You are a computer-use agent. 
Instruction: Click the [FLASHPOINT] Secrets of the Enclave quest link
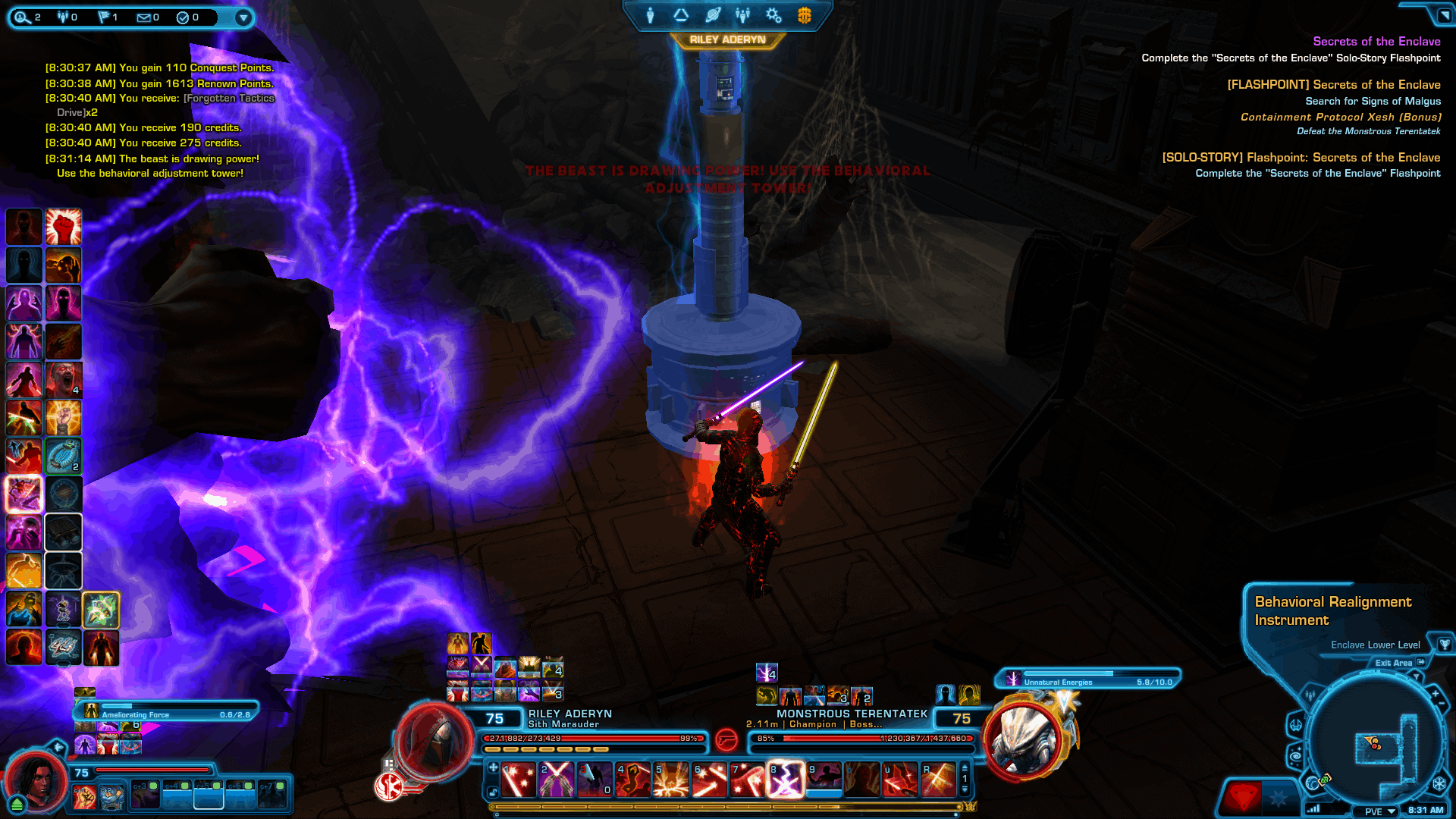pos(1335,84)
